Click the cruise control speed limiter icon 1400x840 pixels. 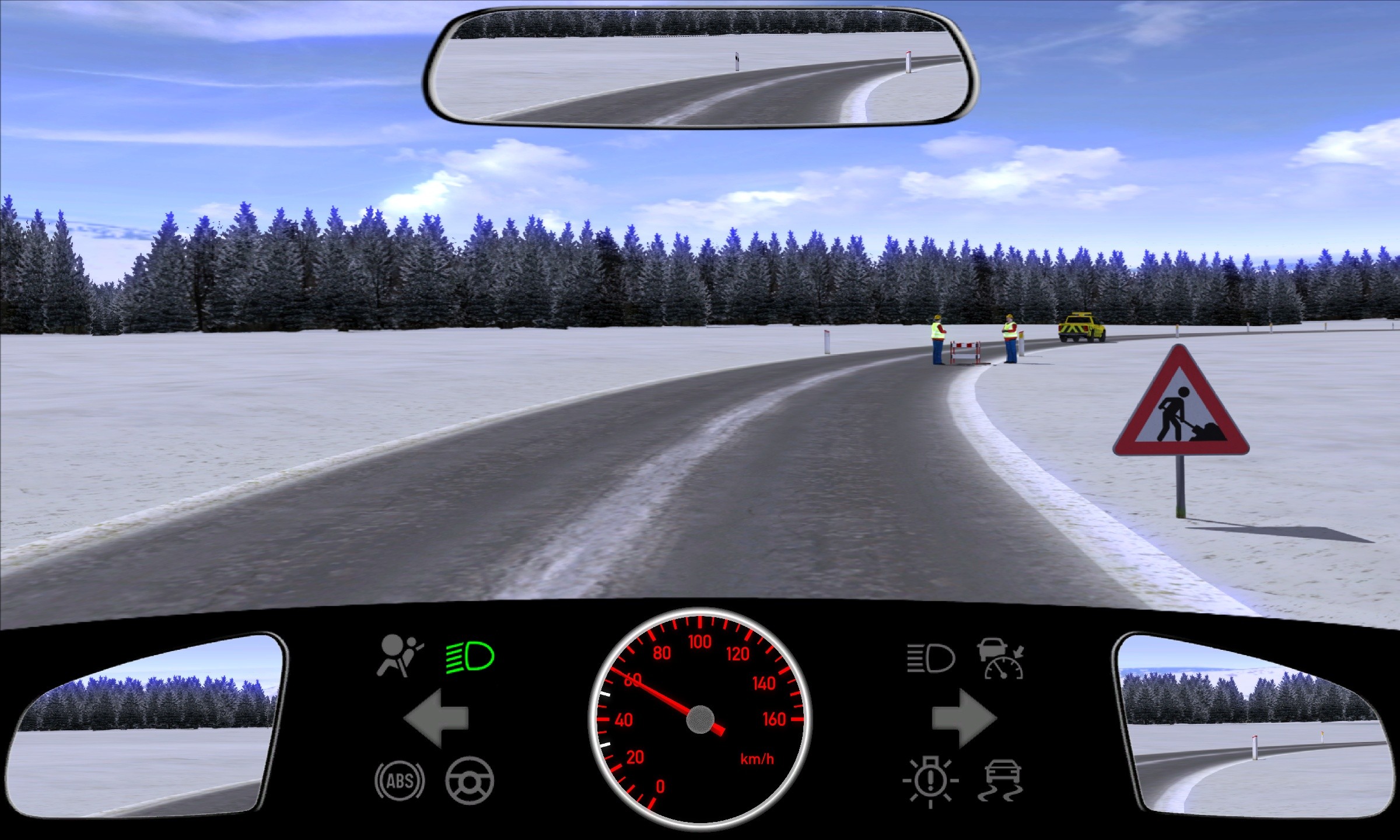1002,659
